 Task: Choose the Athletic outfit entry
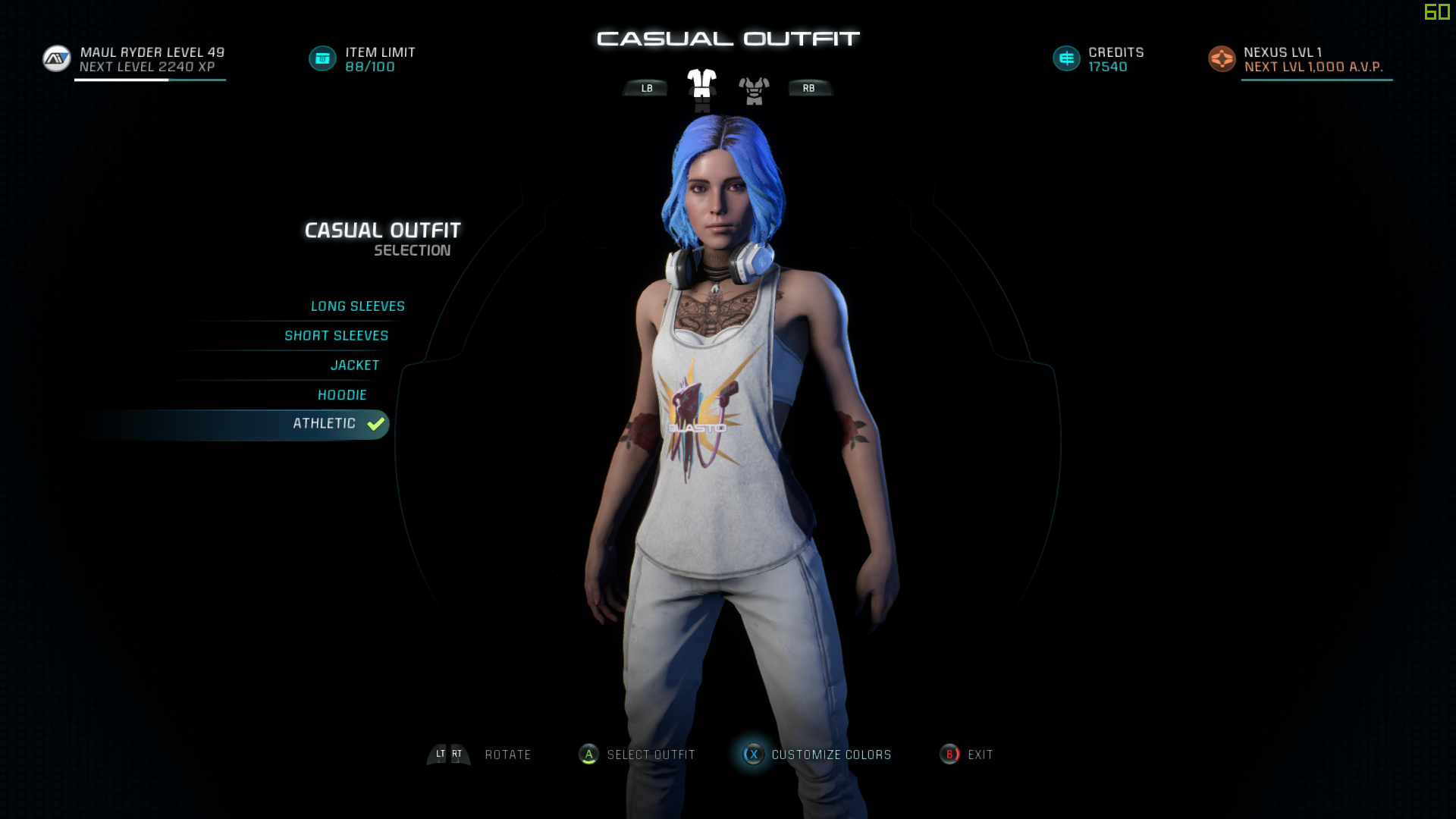tap(325, 424)
